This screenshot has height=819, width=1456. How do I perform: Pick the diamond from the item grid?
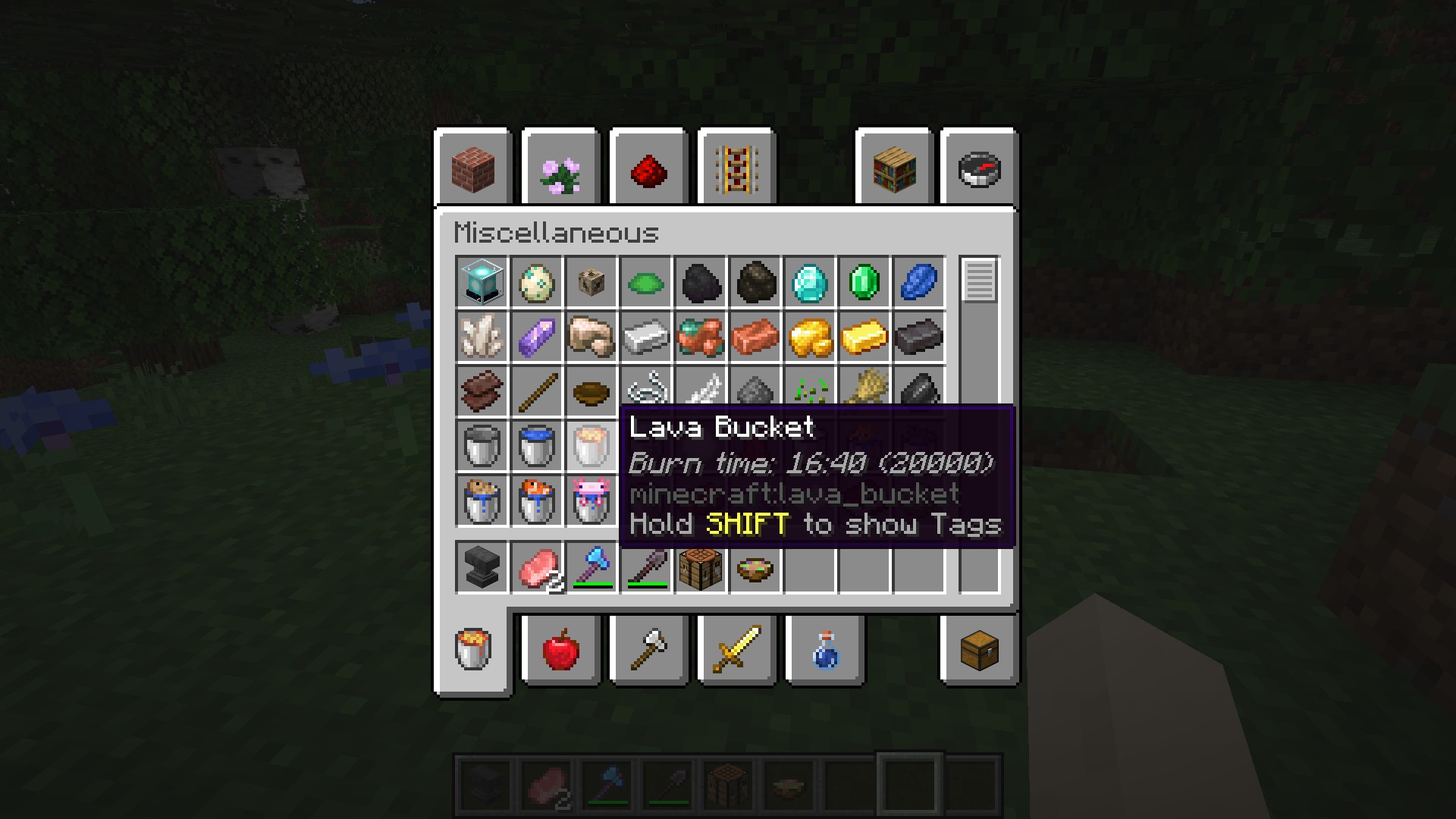(x=810, y=282)
